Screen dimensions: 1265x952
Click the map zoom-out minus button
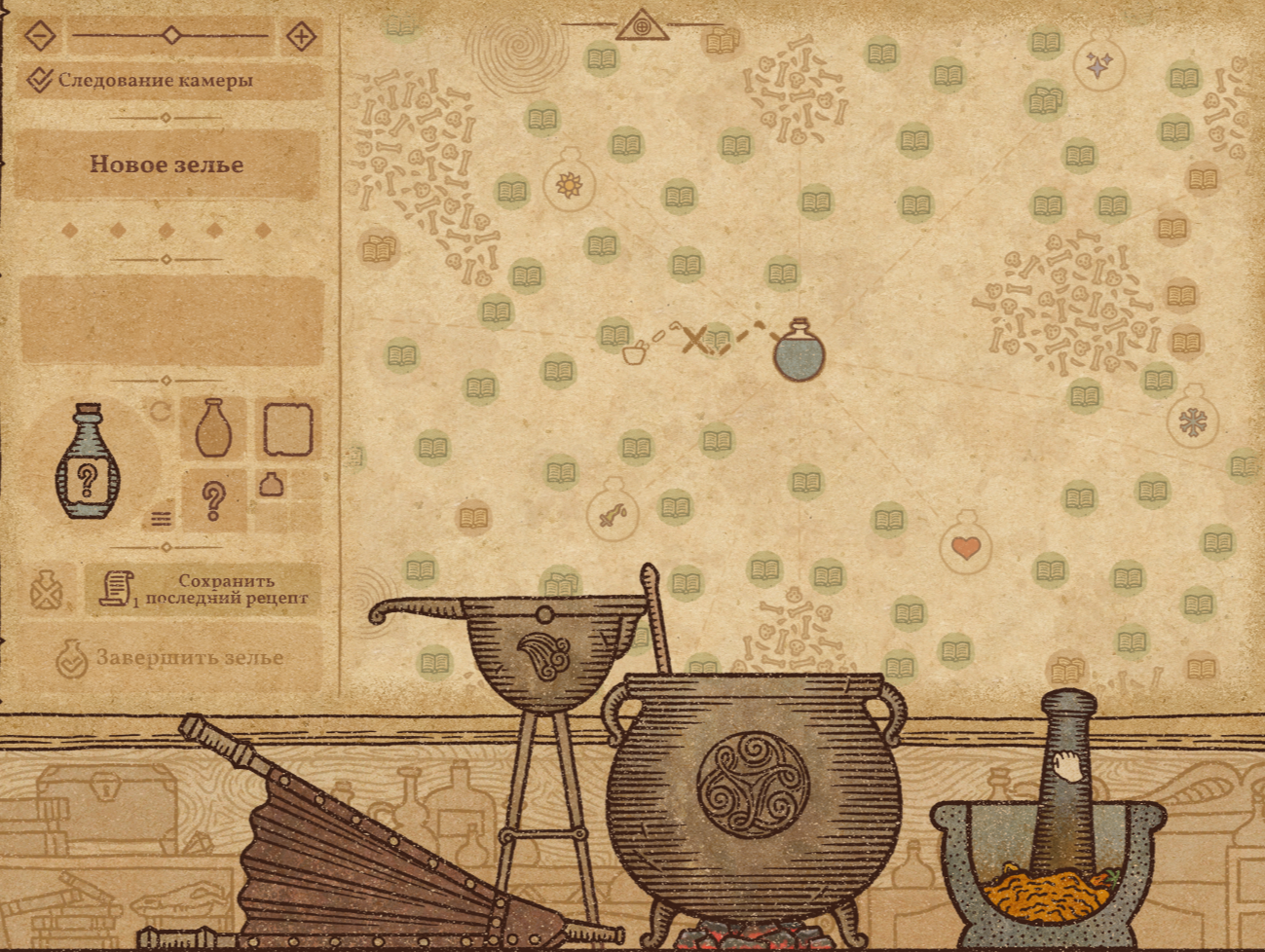tap(39, 37)
